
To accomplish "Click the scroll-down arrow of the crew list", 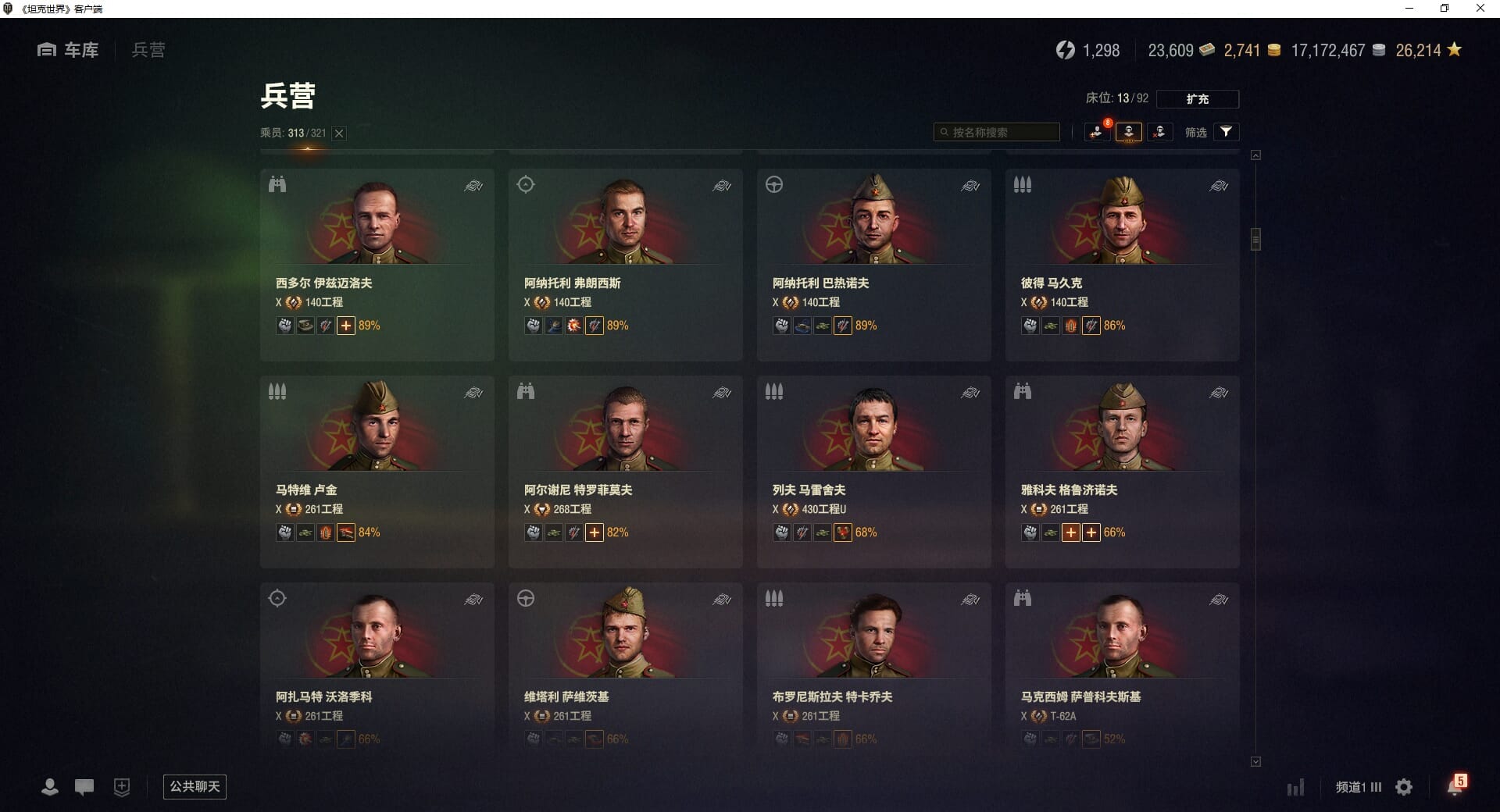I will pyautogui.click(x=1255, y=761).
